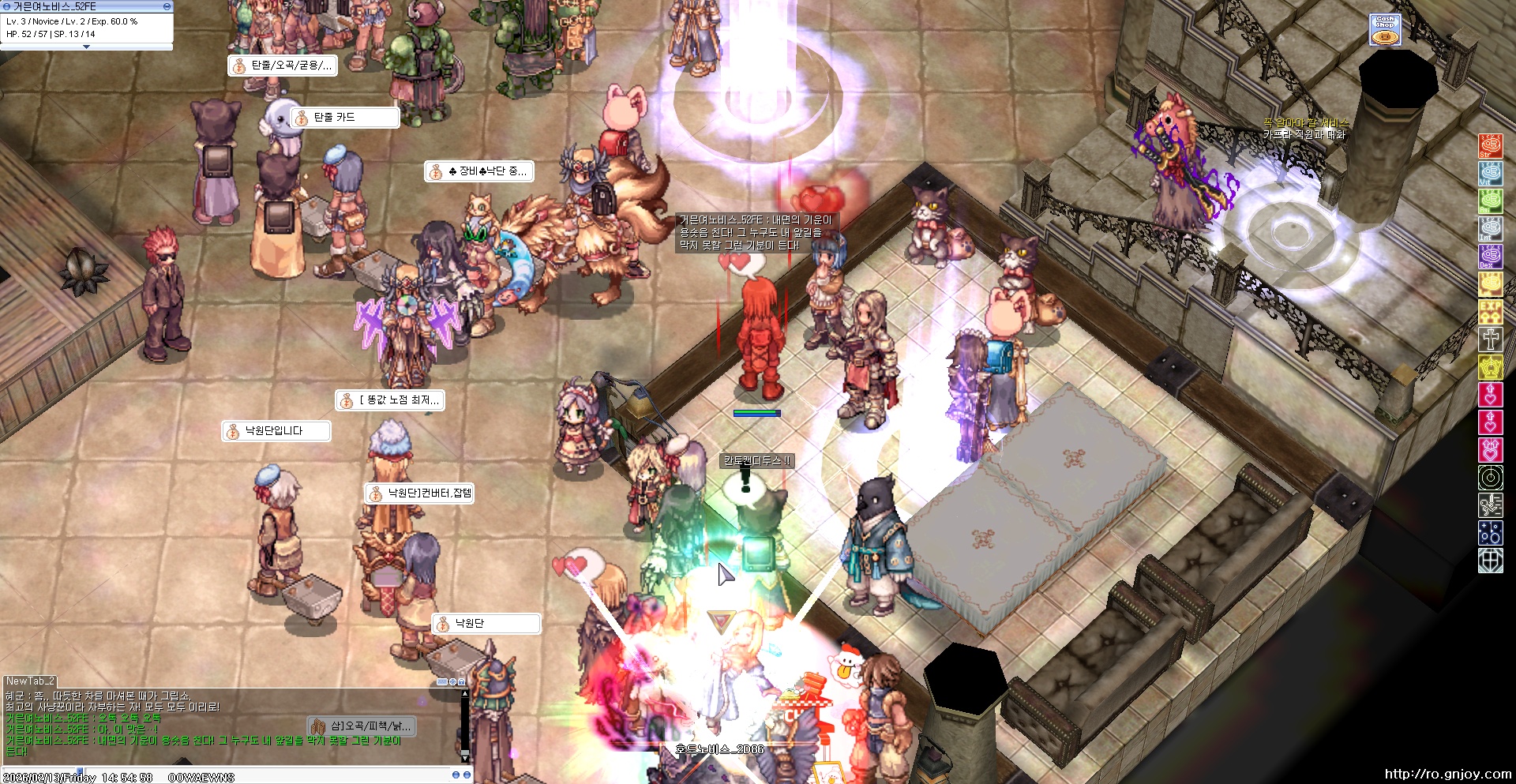
Task: Click the yellow EXP boost status icon
Action: pyautogui.click(x=1490, y=311)
